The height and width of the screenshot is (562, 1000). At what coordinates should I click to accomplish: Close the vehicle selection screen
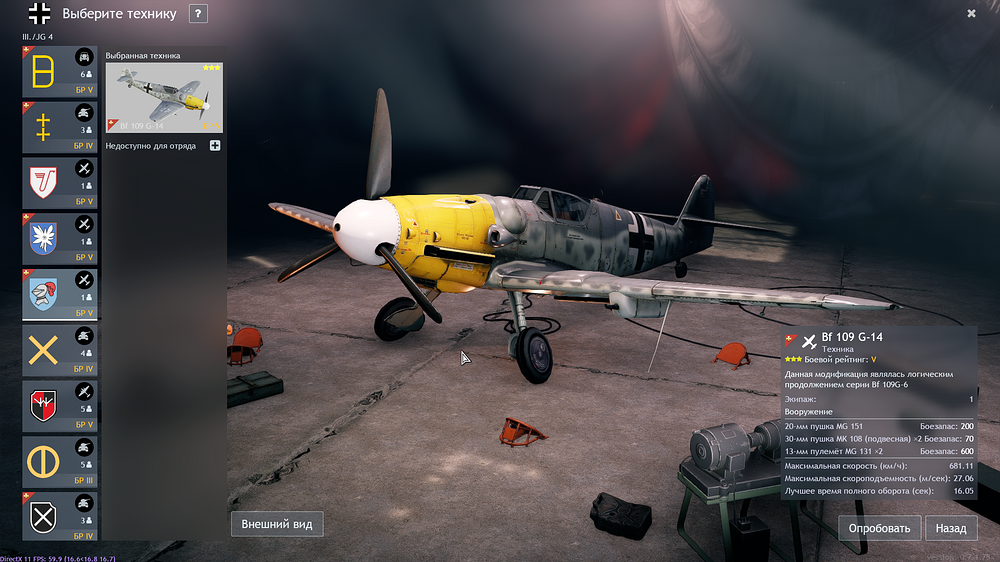click(971, 14)
